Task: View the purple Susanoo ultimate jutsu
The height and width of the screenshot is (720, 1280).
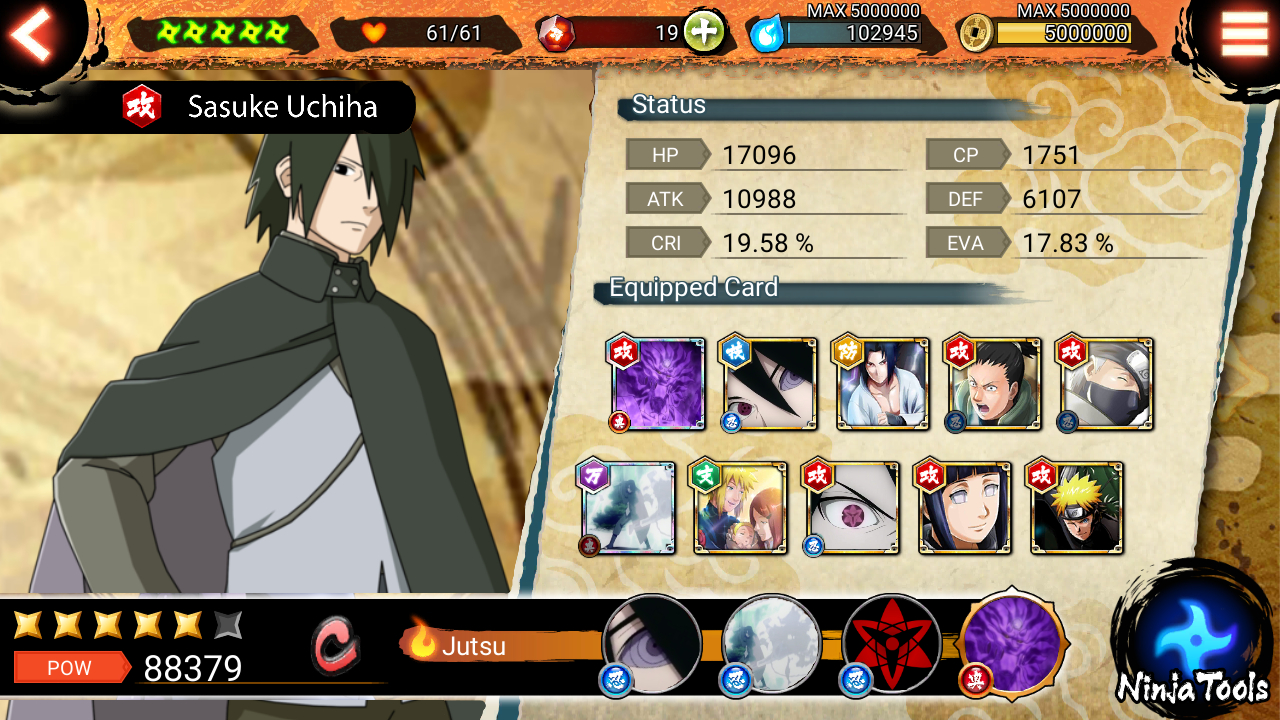Action: click(1011, 641)
